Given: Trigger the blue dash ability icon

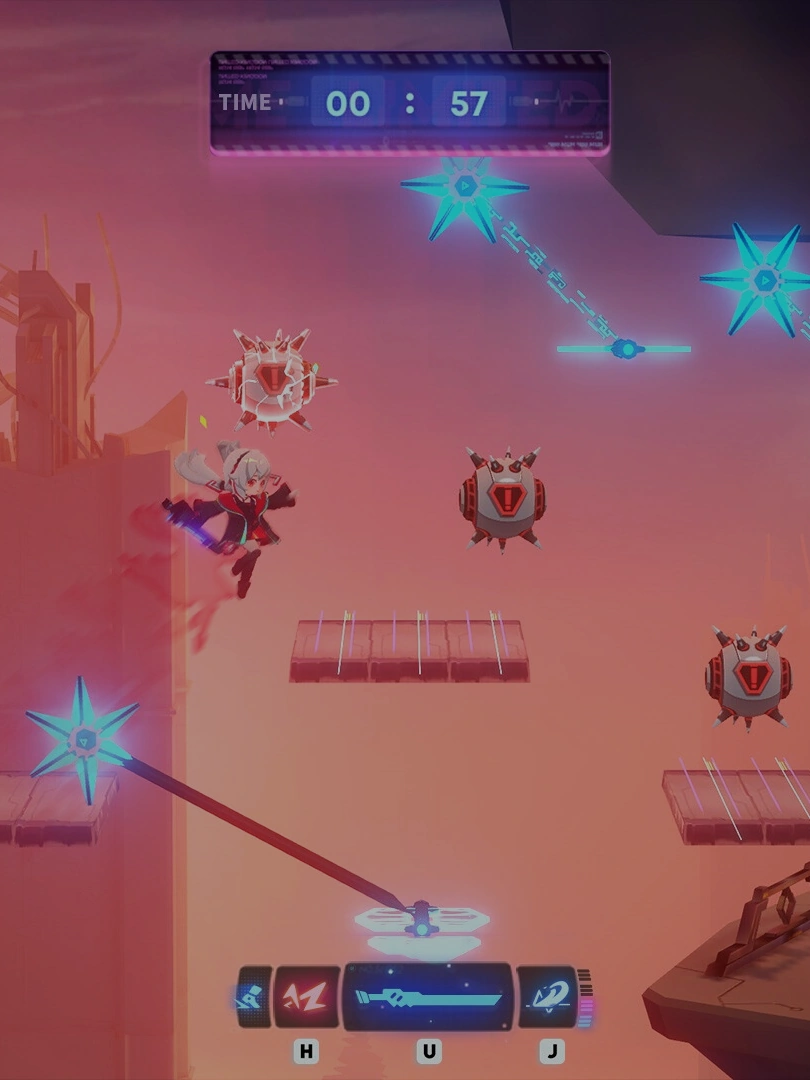Looking at the screenshot, I should (547, 997).
